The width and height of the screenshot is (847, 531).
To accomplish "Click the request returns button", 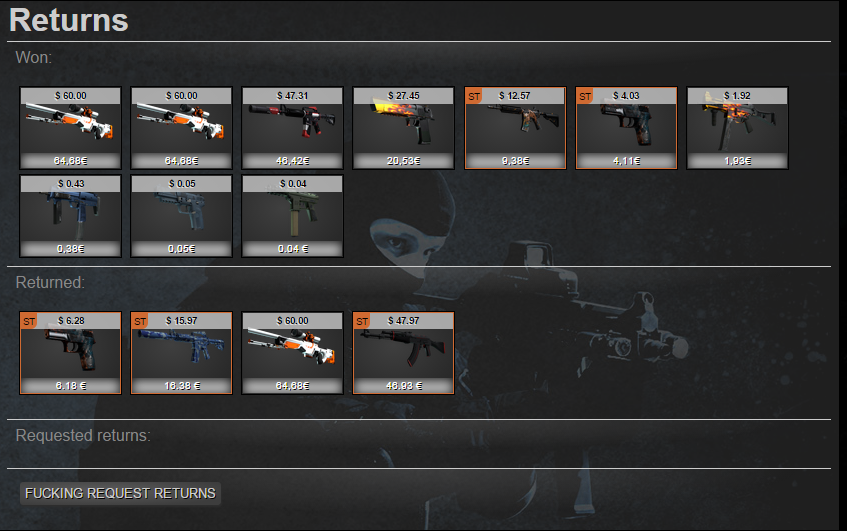I will click(x=120, y=493).
